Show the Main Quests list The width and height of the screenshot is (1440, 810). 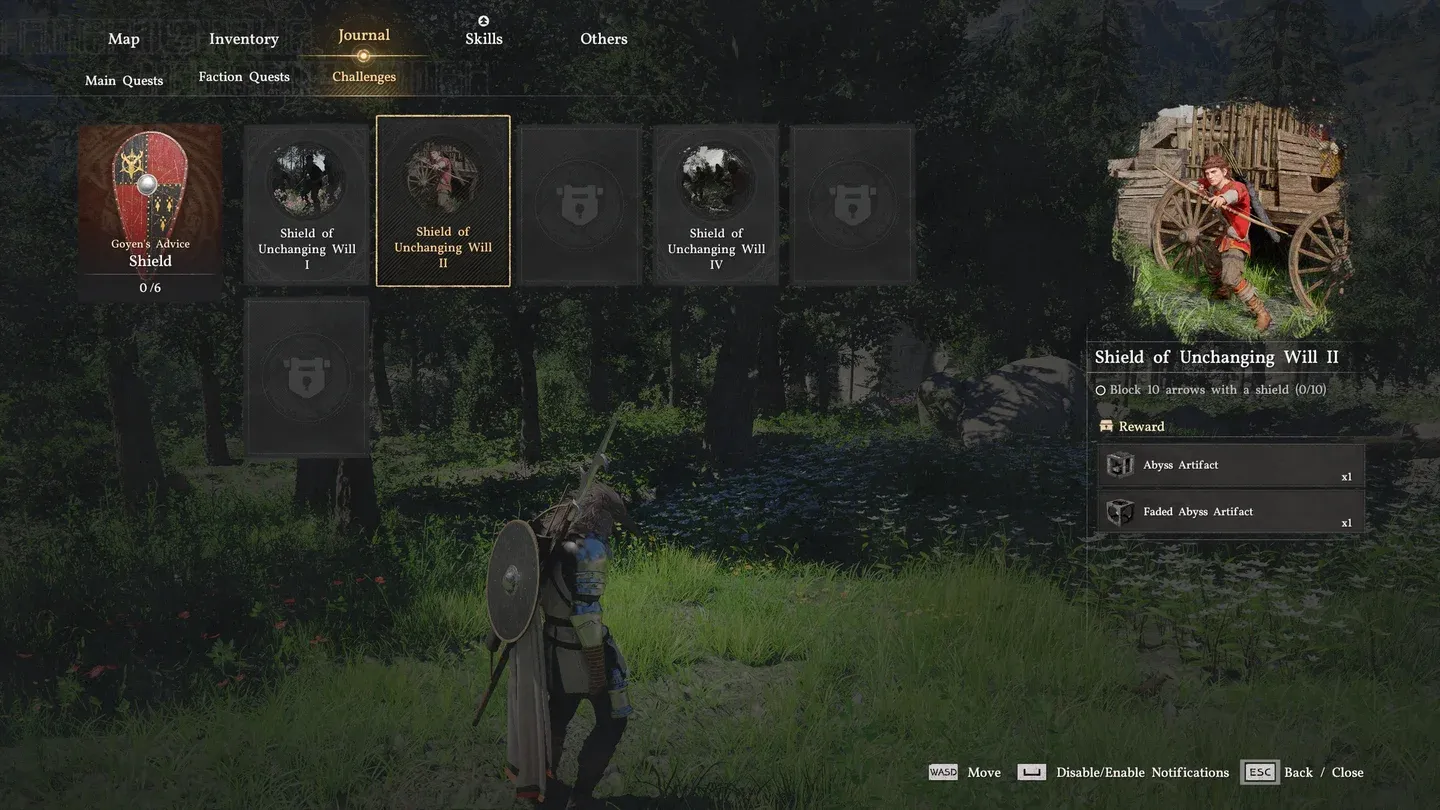[124, 80]
